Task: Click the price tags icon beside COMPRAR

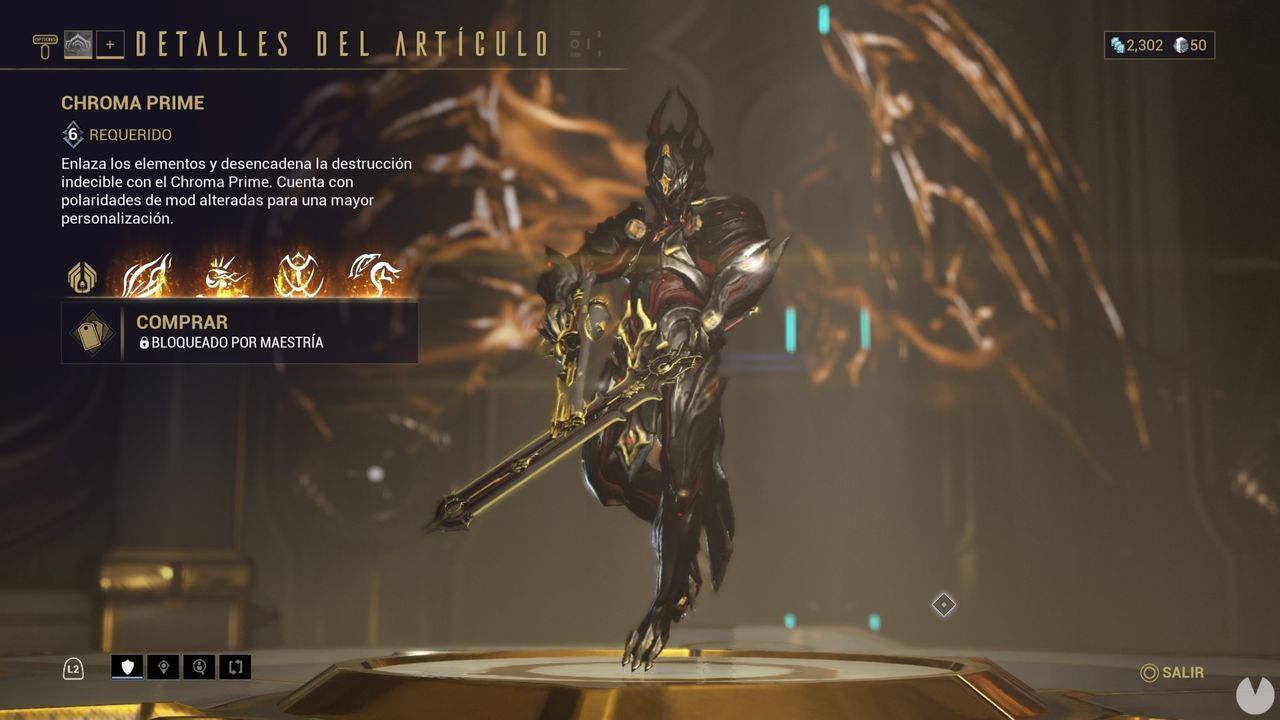Action: pyautogui.click(x=93, y=333)
